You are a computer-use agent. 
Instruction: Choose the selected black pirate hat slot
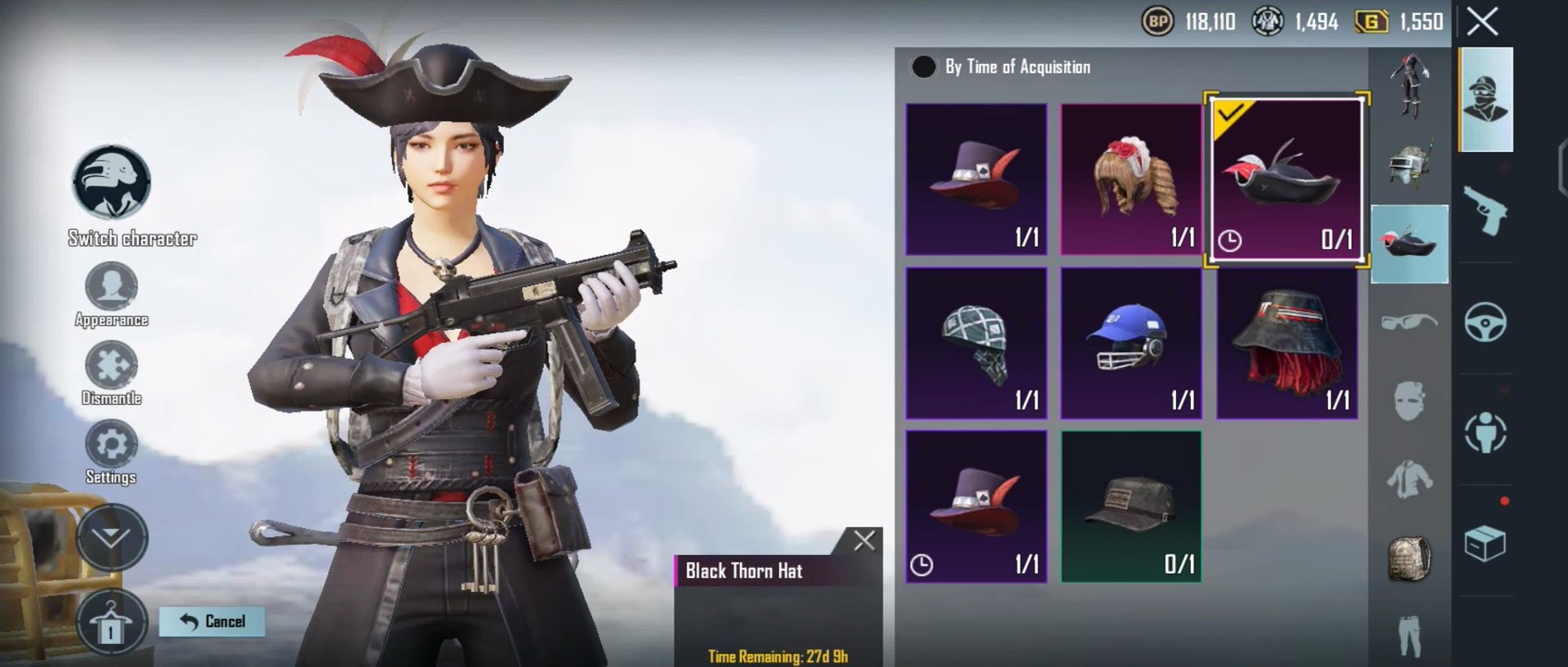point(1286,179)
